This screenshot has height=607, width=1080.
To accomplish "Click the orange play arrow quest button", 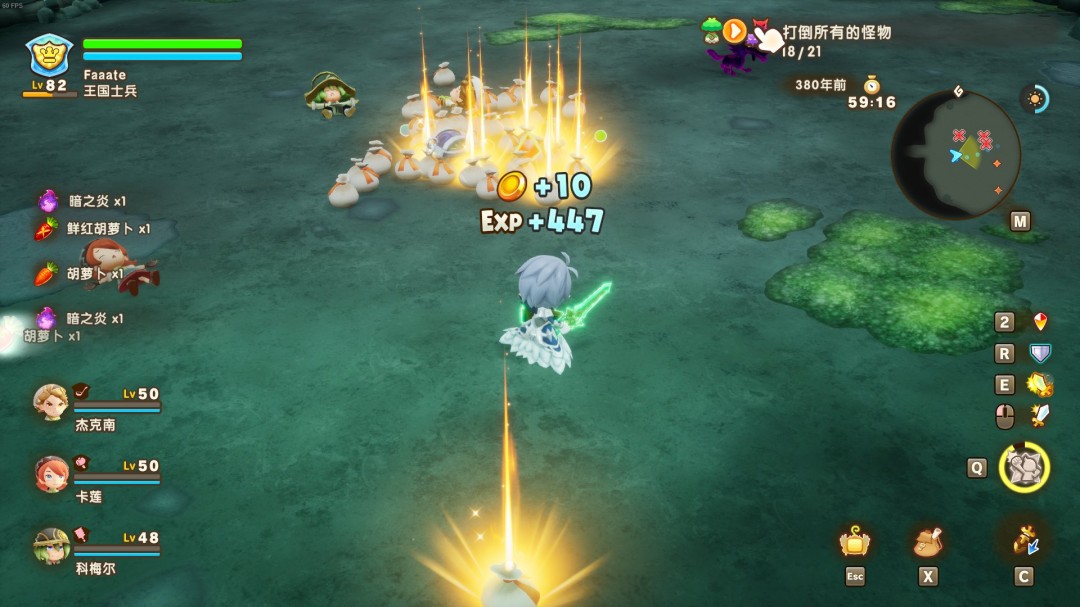I will click(x=735, y=31).
